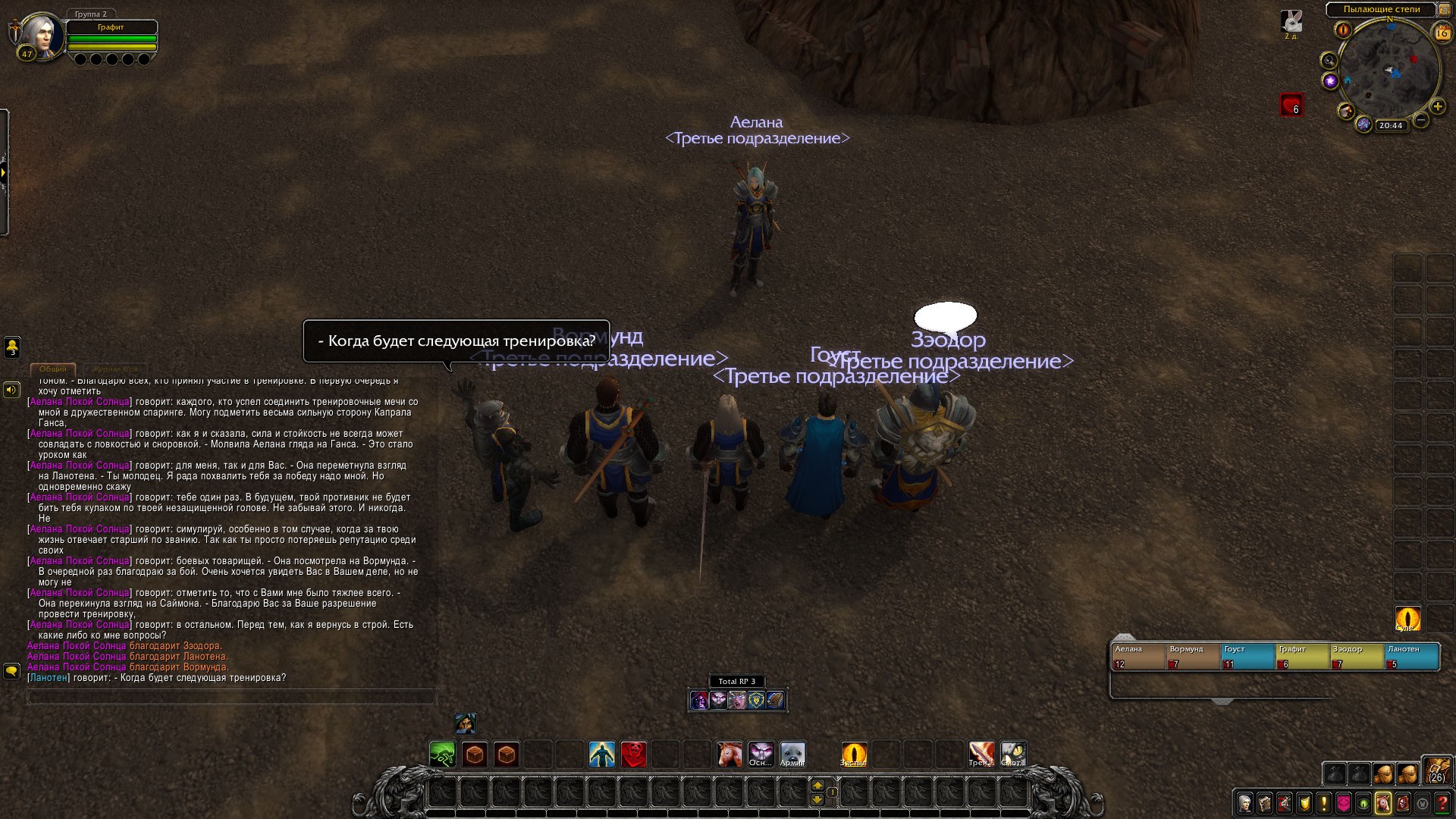
Task: Click the minimap zoom-in plus button
Action: [1437, 106]
